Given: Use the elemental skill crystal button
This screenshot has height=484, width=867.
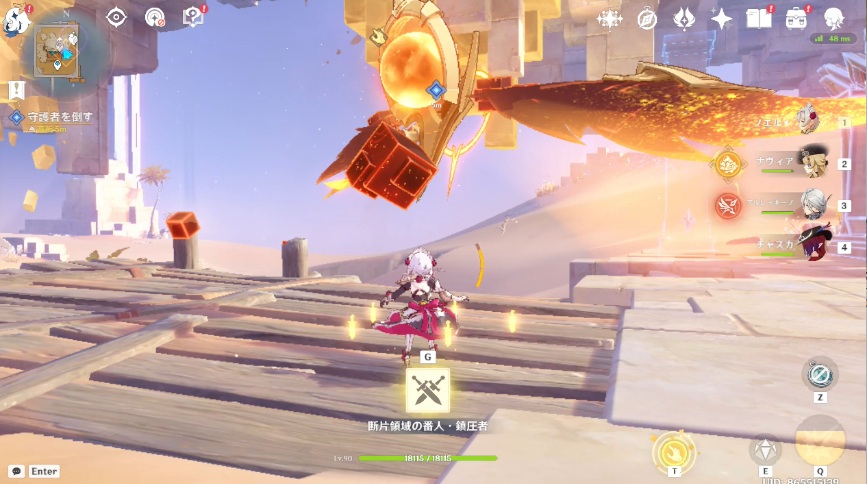Looking at the screenshot, I should [766, 451].
